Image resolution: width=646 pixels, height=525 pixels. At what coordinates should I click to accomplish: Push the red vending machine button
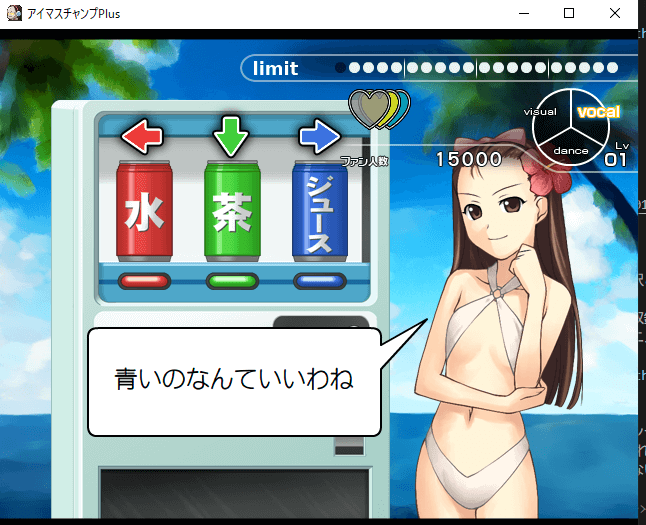tap(144, 280)
